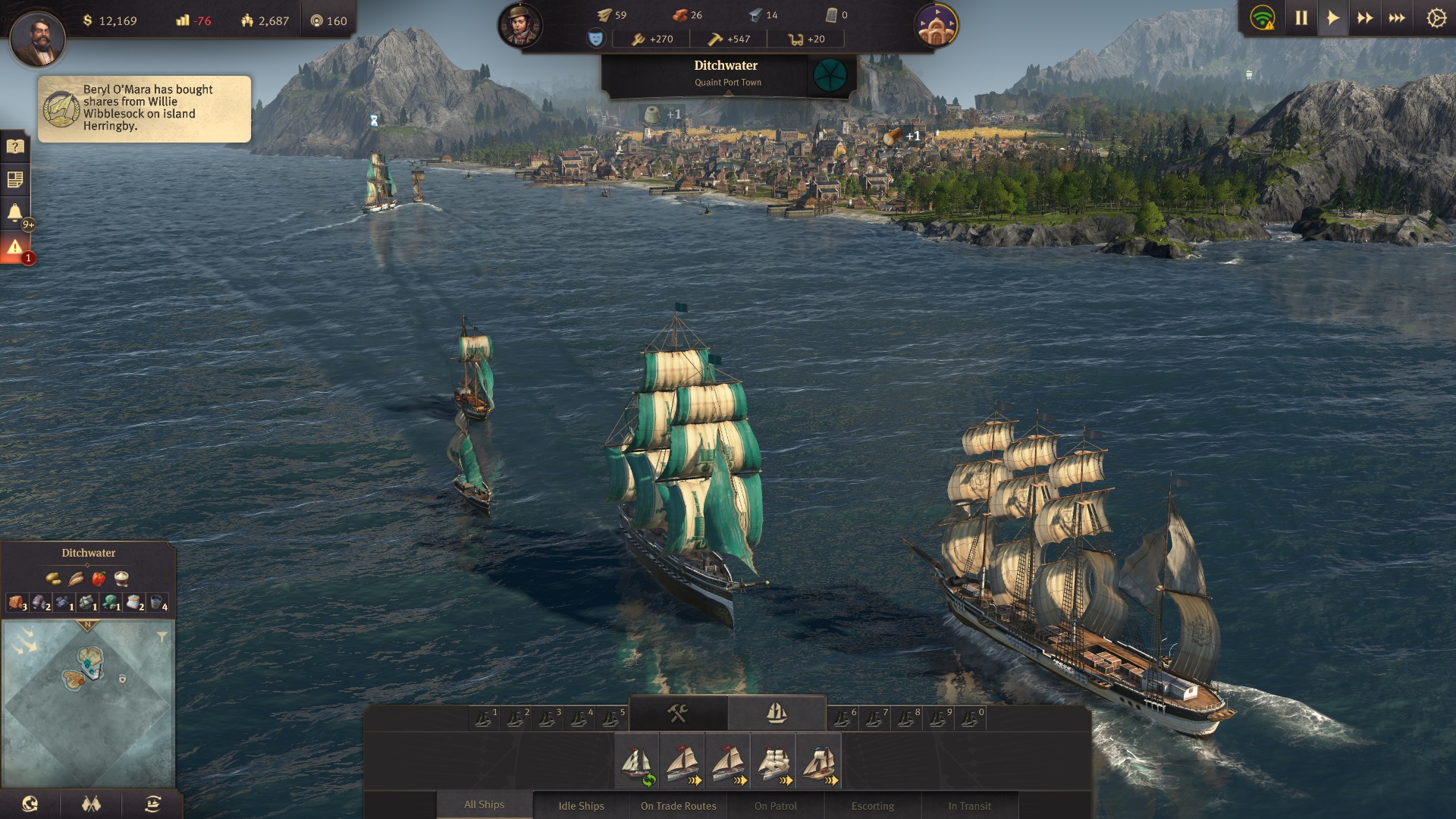Show the Idle Ships tab
1456x819 pixels.
(581, 805)
